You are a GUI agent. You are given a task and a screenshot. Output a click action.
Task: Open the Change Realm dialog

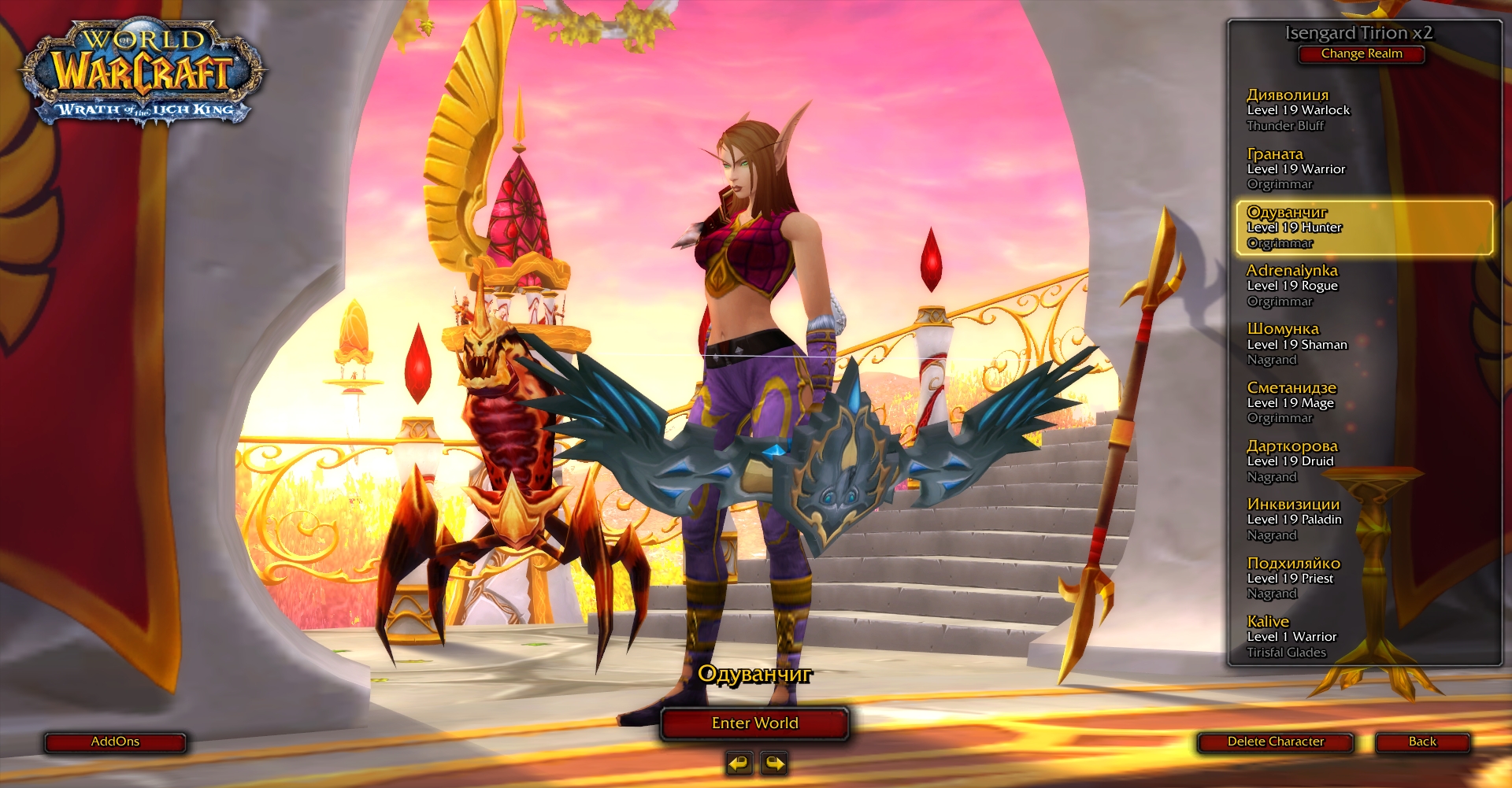(1362, 54)
